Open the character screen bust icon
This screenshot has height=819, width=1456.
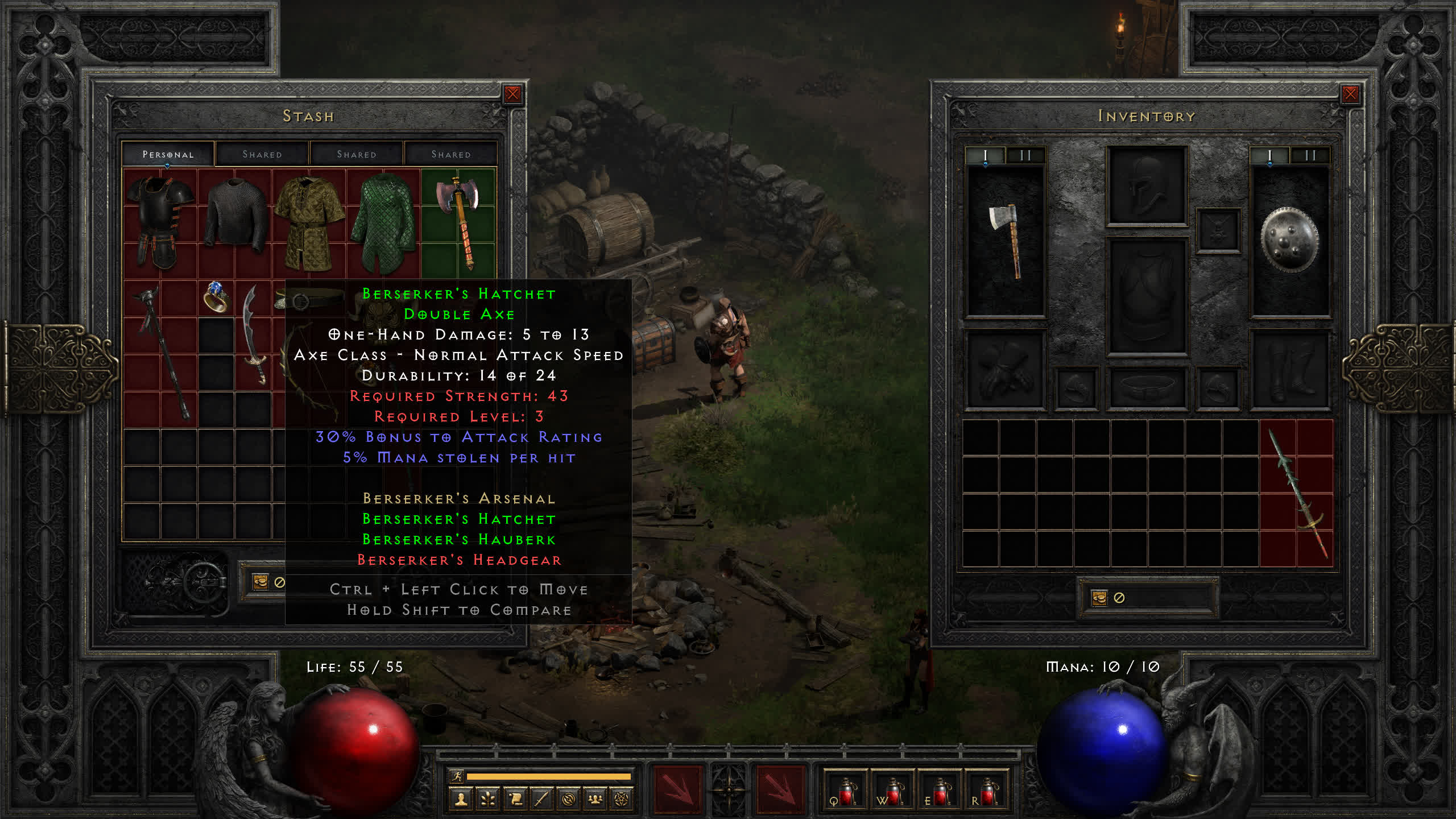tap(461, 800)
